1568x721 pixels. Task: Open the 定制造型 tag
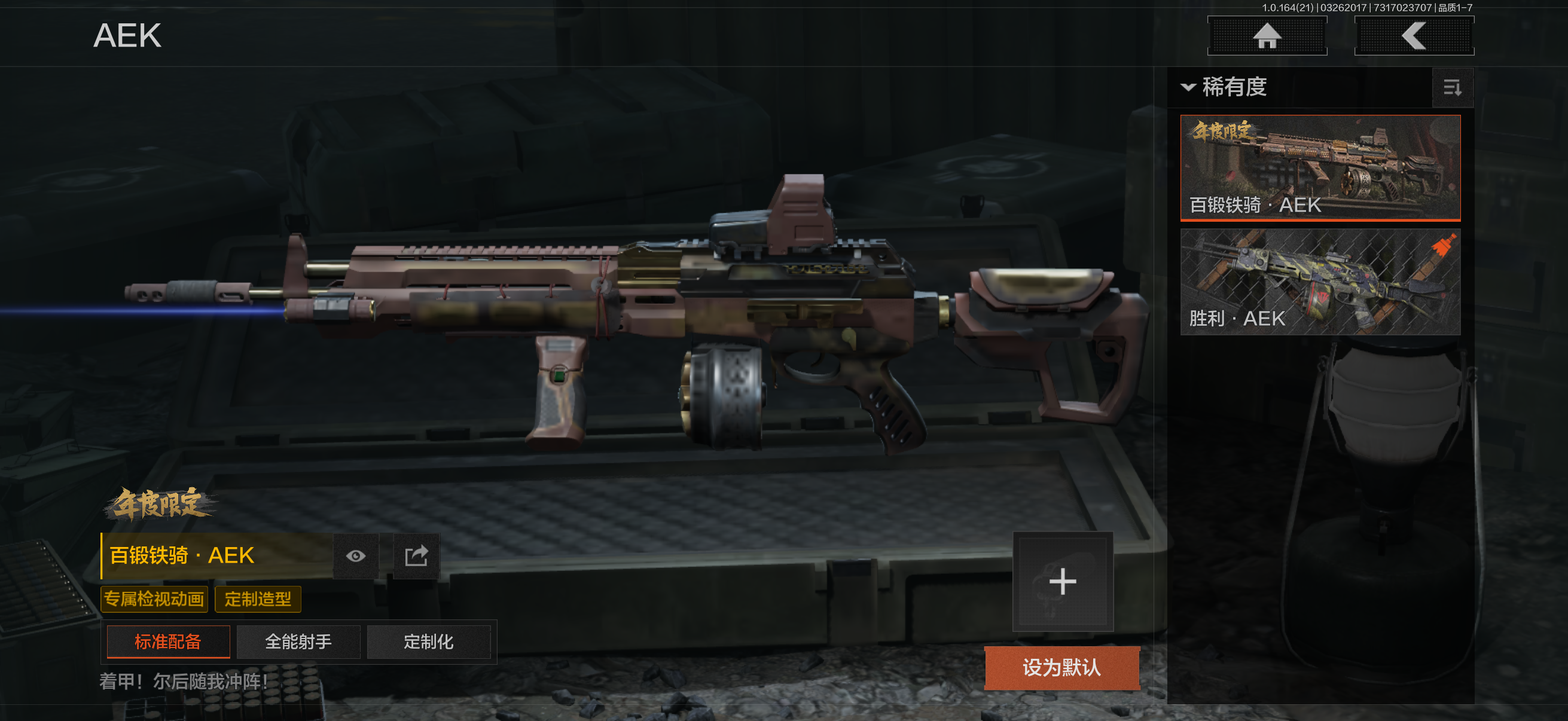258,599
